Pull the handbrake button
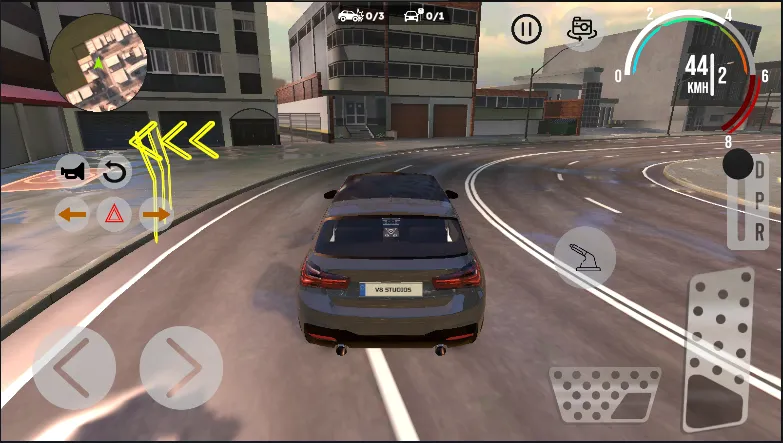The image size is (783, 443). [x=584, y=256]
